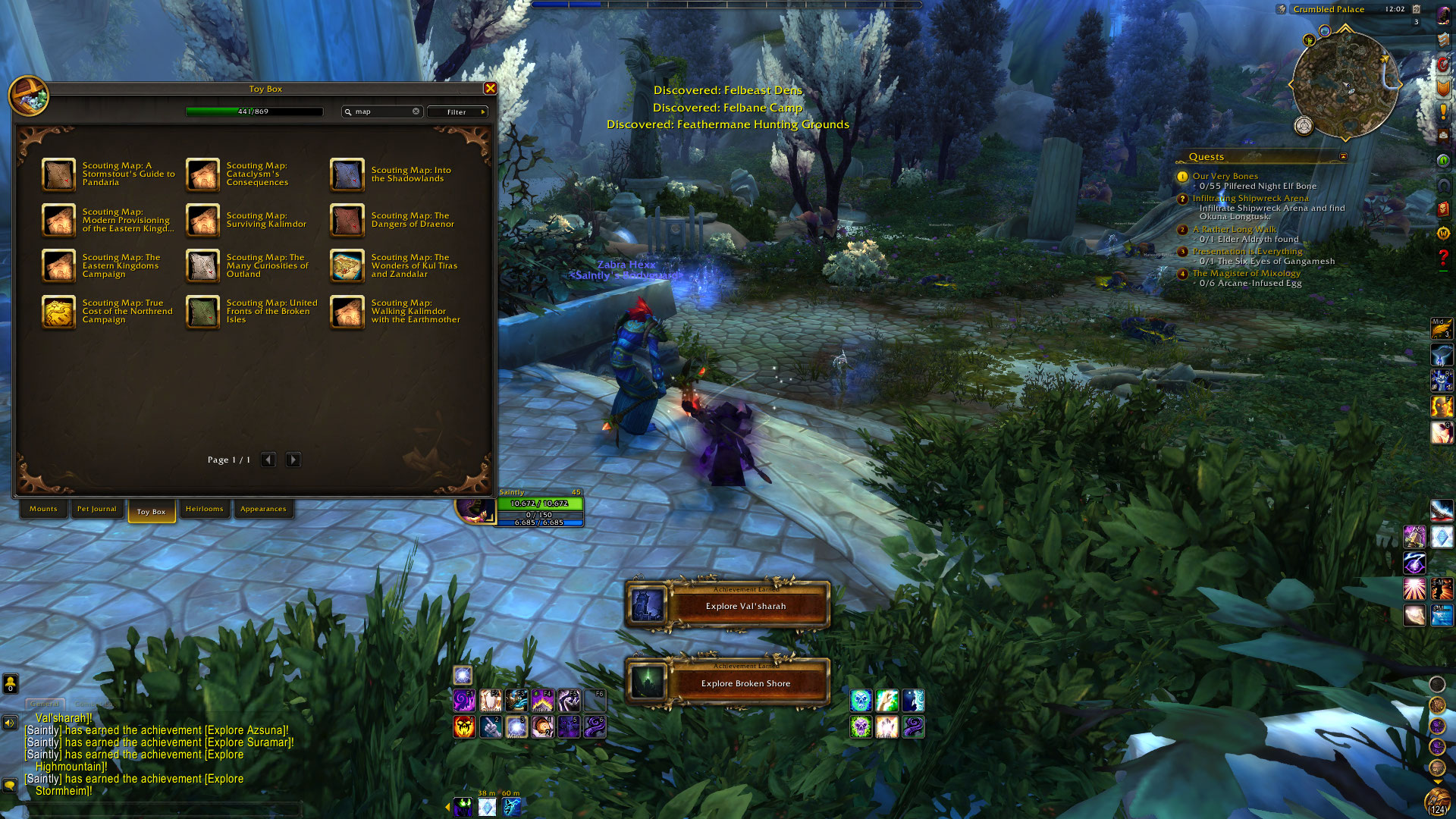This screenshot has width=1456, height=819.
Task: Open the Pet Journal tab
Action: (96, 509)
